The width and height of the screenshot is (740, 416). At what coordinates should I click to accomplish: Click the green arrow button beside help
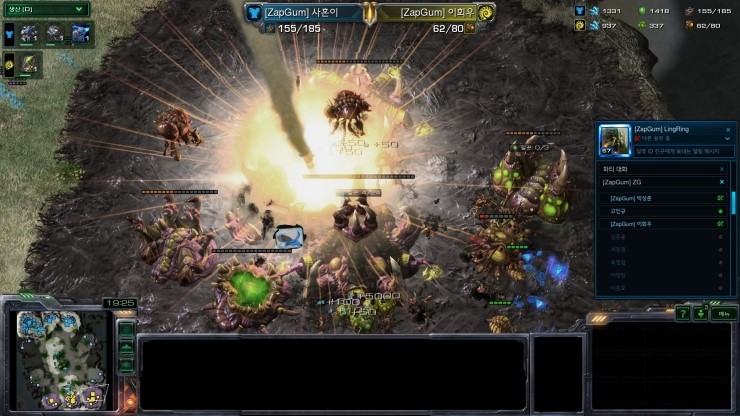click(700, 314)
